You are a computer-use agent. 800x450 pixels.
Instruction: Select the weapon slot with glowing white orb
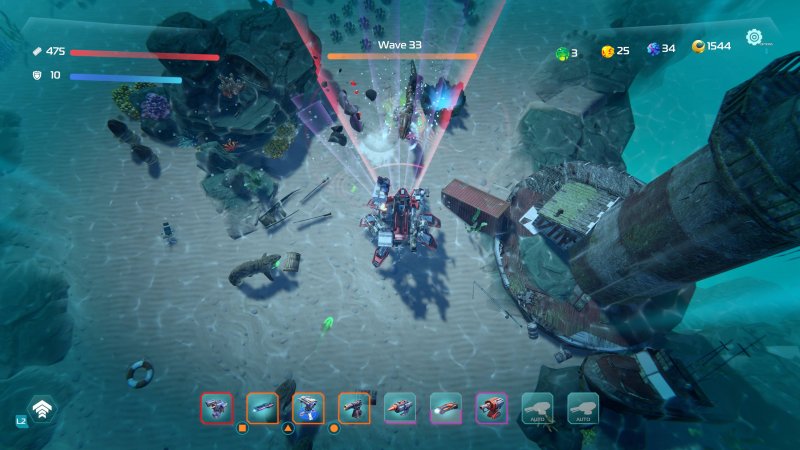coord(445,407)
